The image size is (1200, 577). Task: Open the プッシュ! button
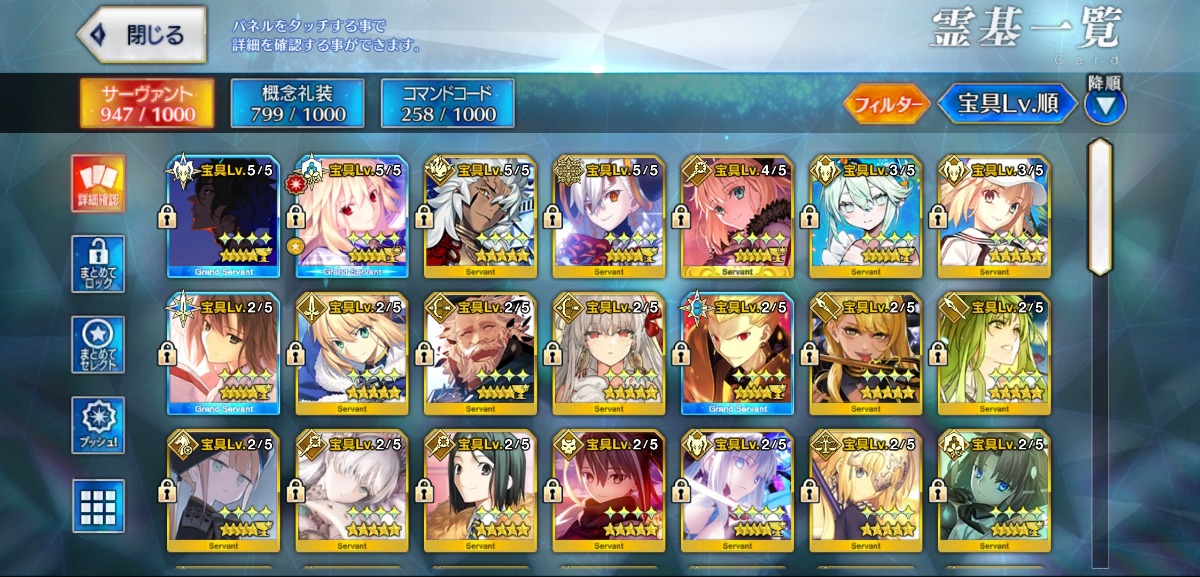pos(98,425)
